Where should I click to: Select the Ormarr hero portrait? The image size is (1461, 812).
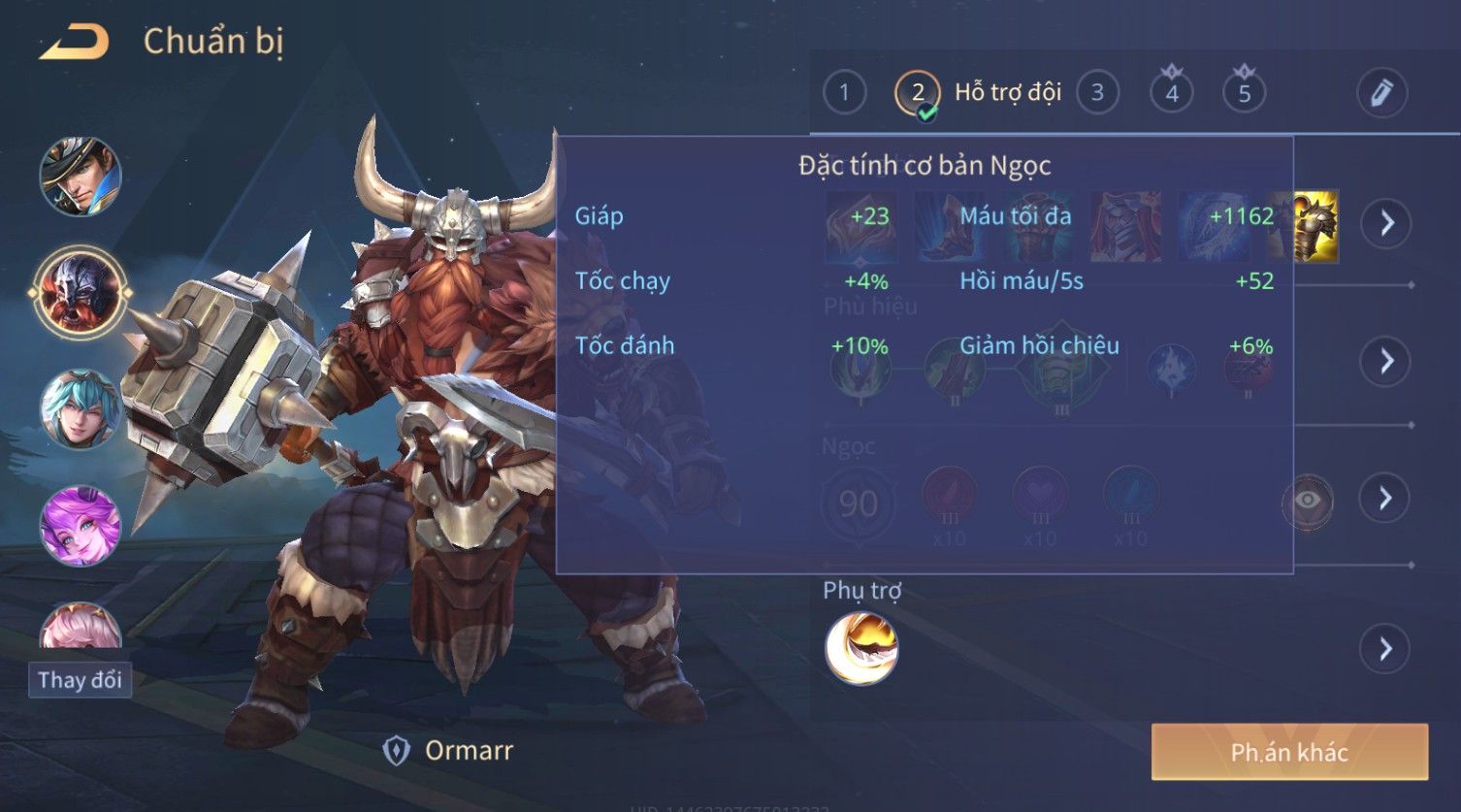click(x=81, y=290)
